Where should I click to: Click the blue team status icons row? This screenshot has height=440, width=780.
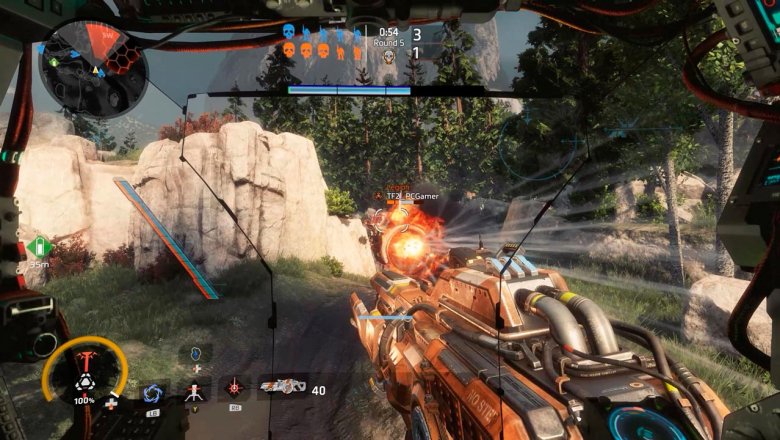coord(322,33)
